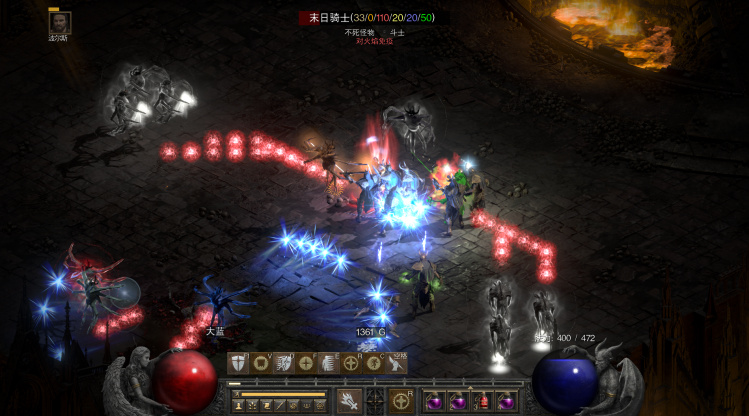Use the purple potion in belt slot 4
The image size is (749, 416).
[x=507, y=401]
